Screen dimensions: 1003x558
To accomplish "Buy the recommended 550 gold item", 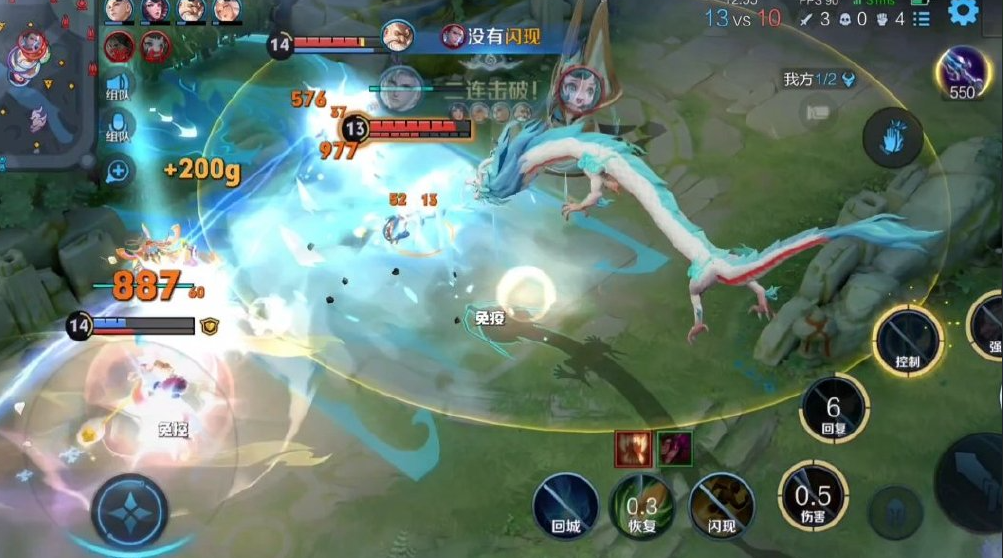I will tap(961, 74).
